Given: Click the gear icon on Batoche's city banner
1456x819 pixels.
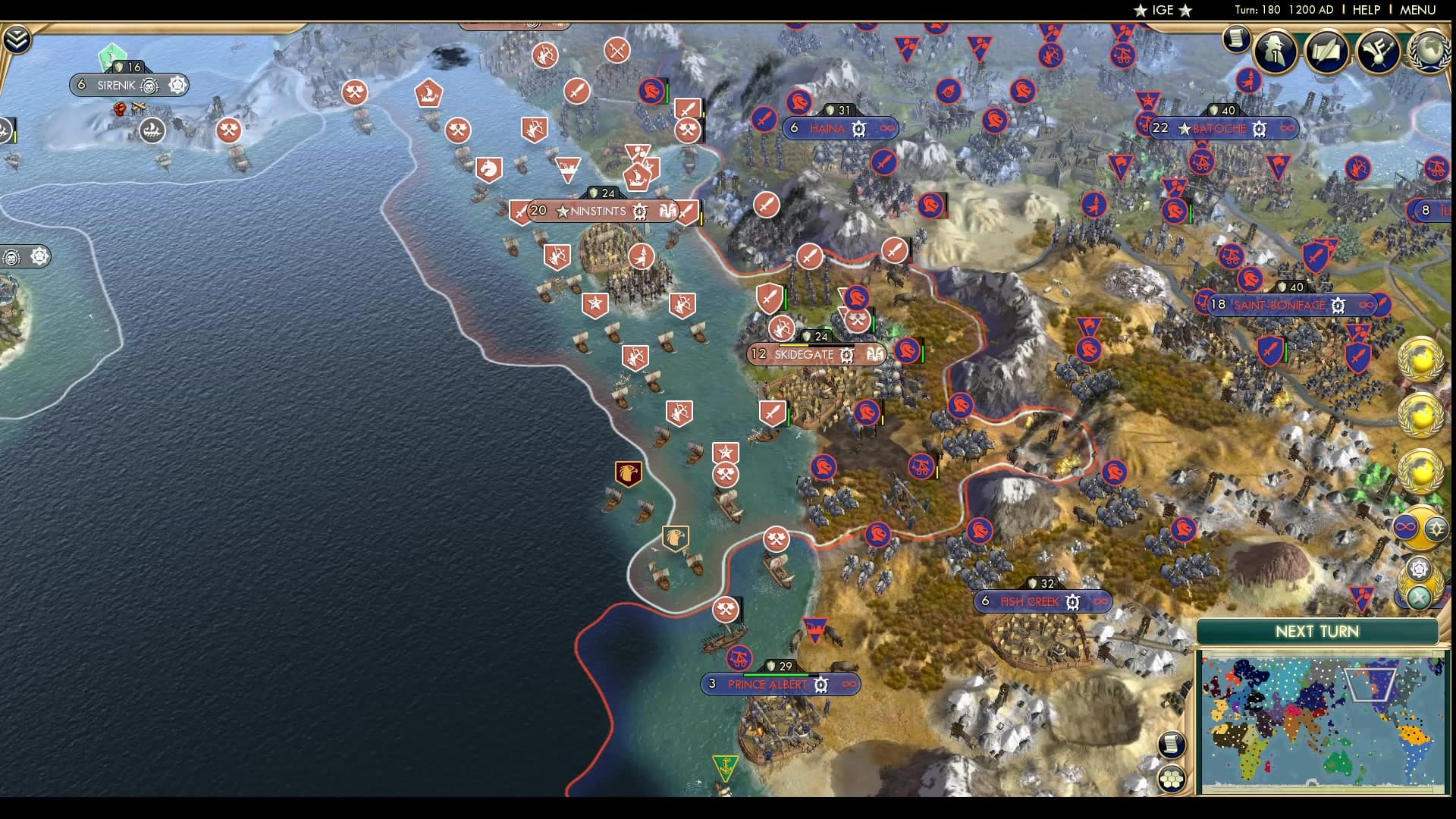Looking at the screenshot, I should 1258,129.
